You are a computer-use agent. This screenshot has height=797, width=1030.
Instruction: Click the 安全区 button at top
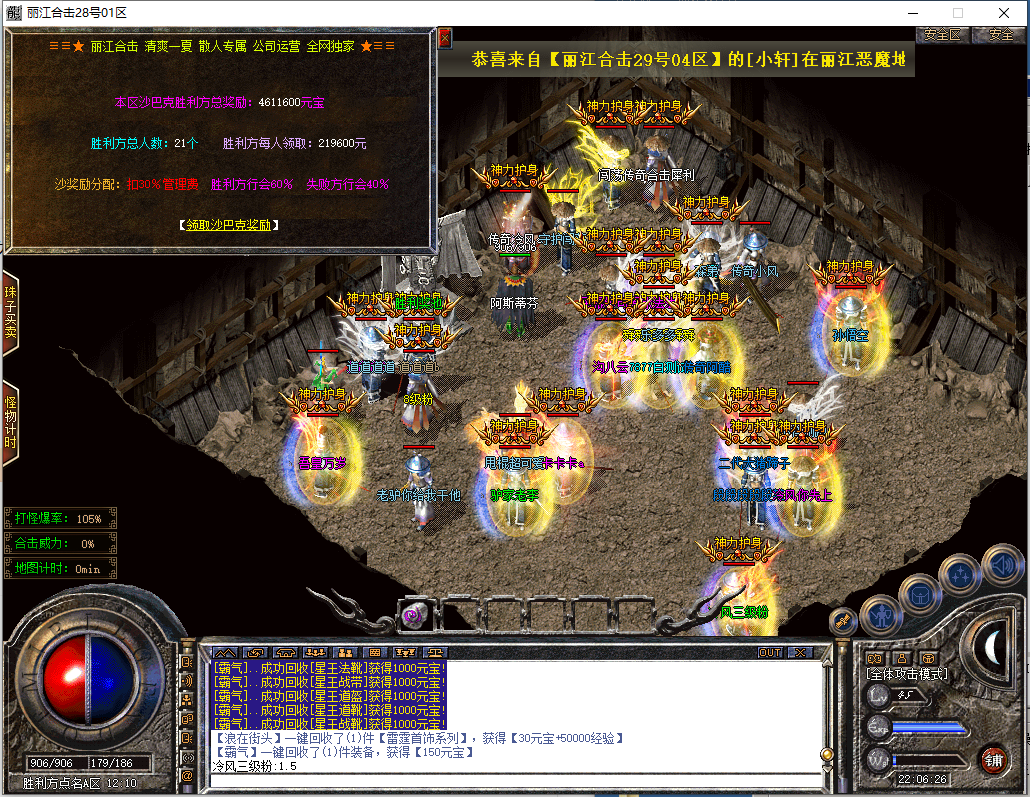coord(941,34)
